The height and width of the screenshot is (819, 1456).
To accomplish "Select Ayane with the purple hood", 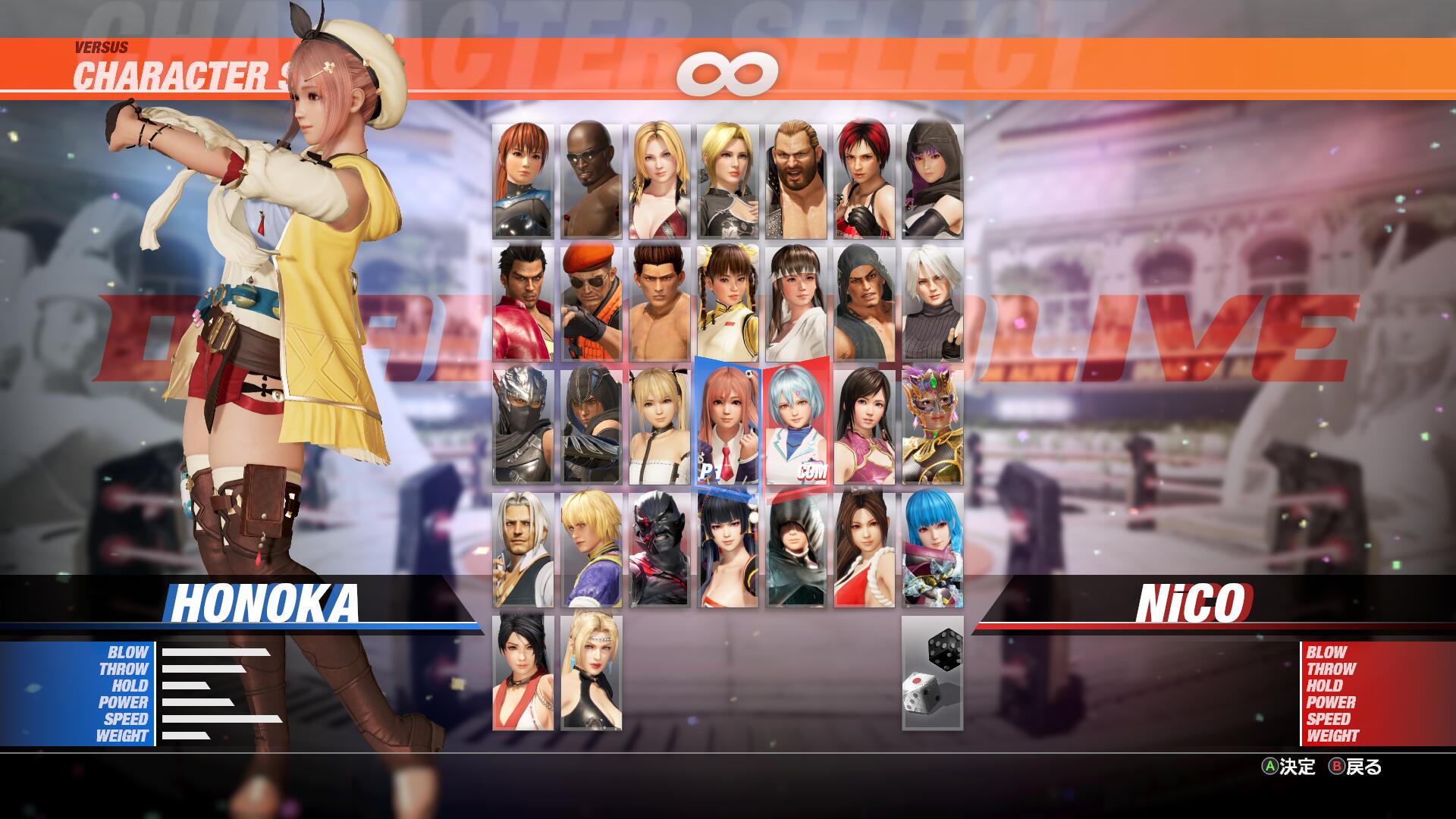I will tap(932, 181).
